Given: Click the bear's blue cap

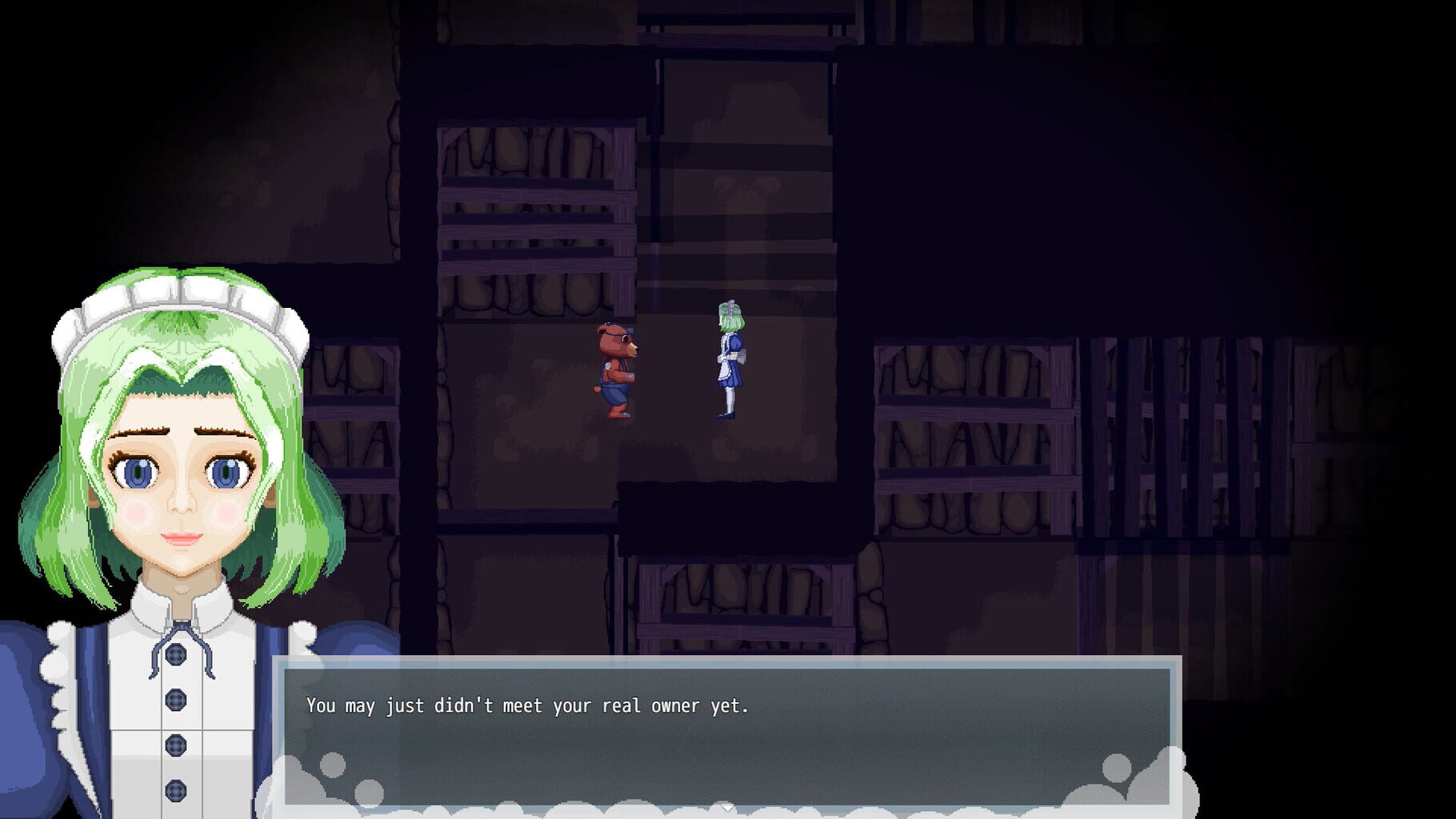Looking at the screenshot, I should [x=629, y=330].
